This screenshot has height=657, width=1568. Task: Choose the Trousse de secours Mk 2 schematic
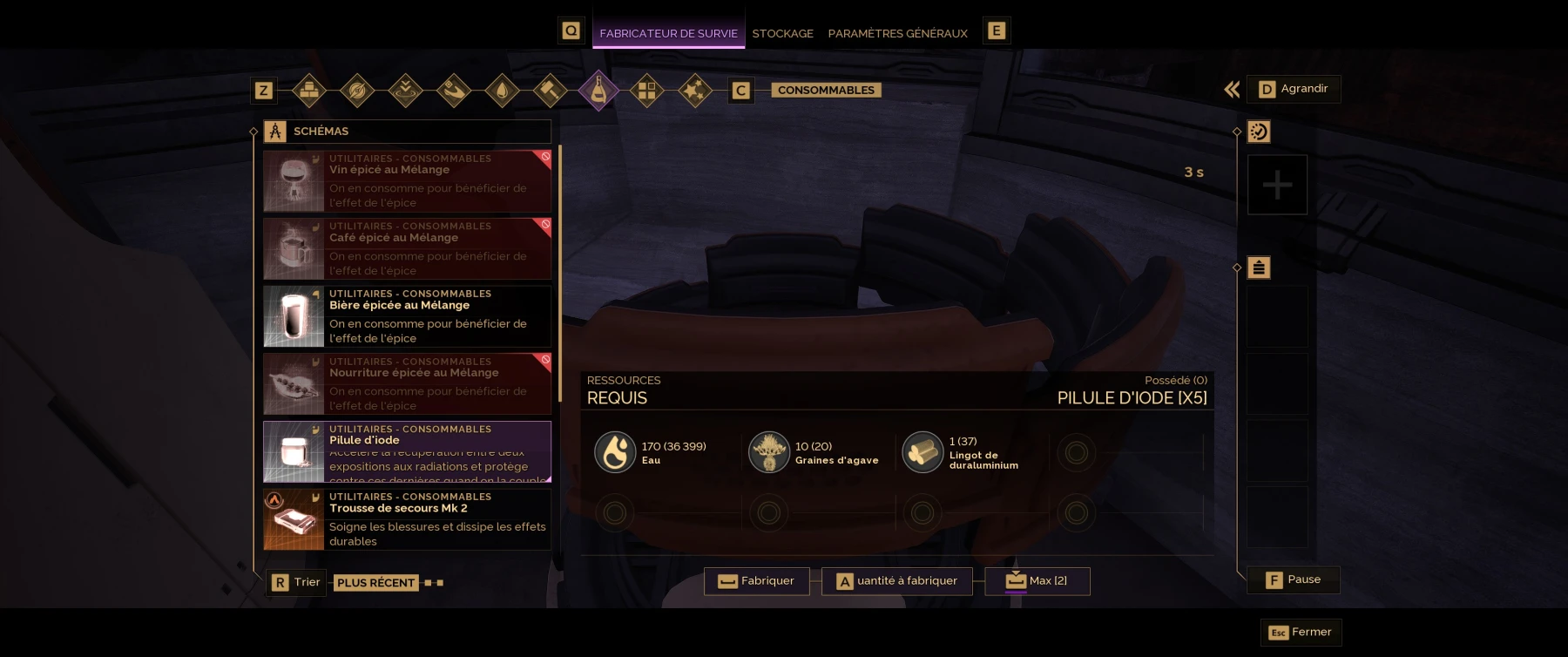pos(408,519)
